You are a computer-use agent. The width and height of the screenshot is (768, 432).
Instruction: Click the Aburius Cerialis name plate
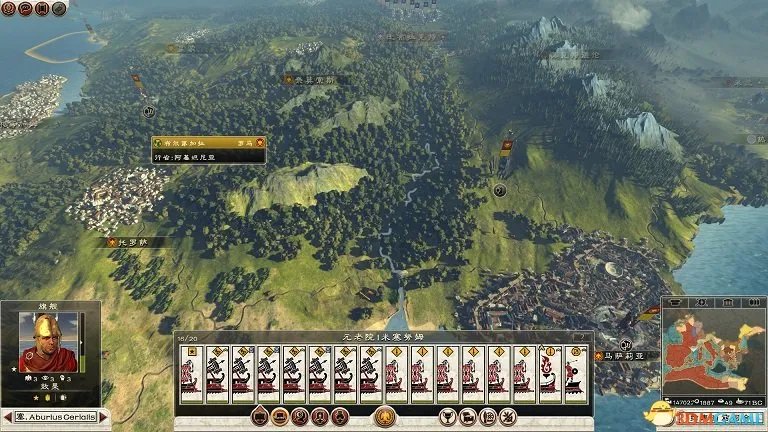[x=55, y=416]
